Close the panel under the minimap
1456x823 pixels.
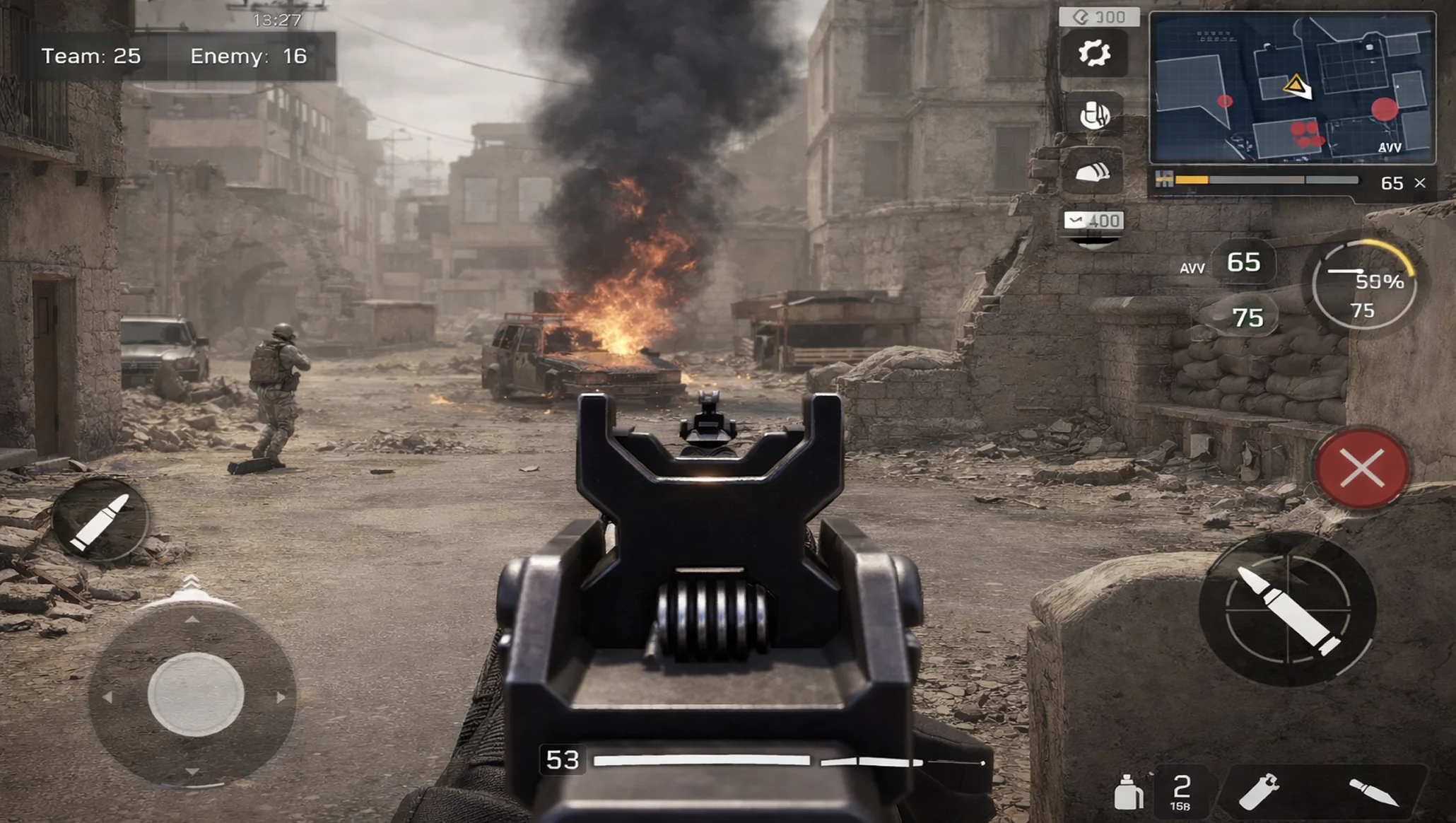coord(1420,183)
